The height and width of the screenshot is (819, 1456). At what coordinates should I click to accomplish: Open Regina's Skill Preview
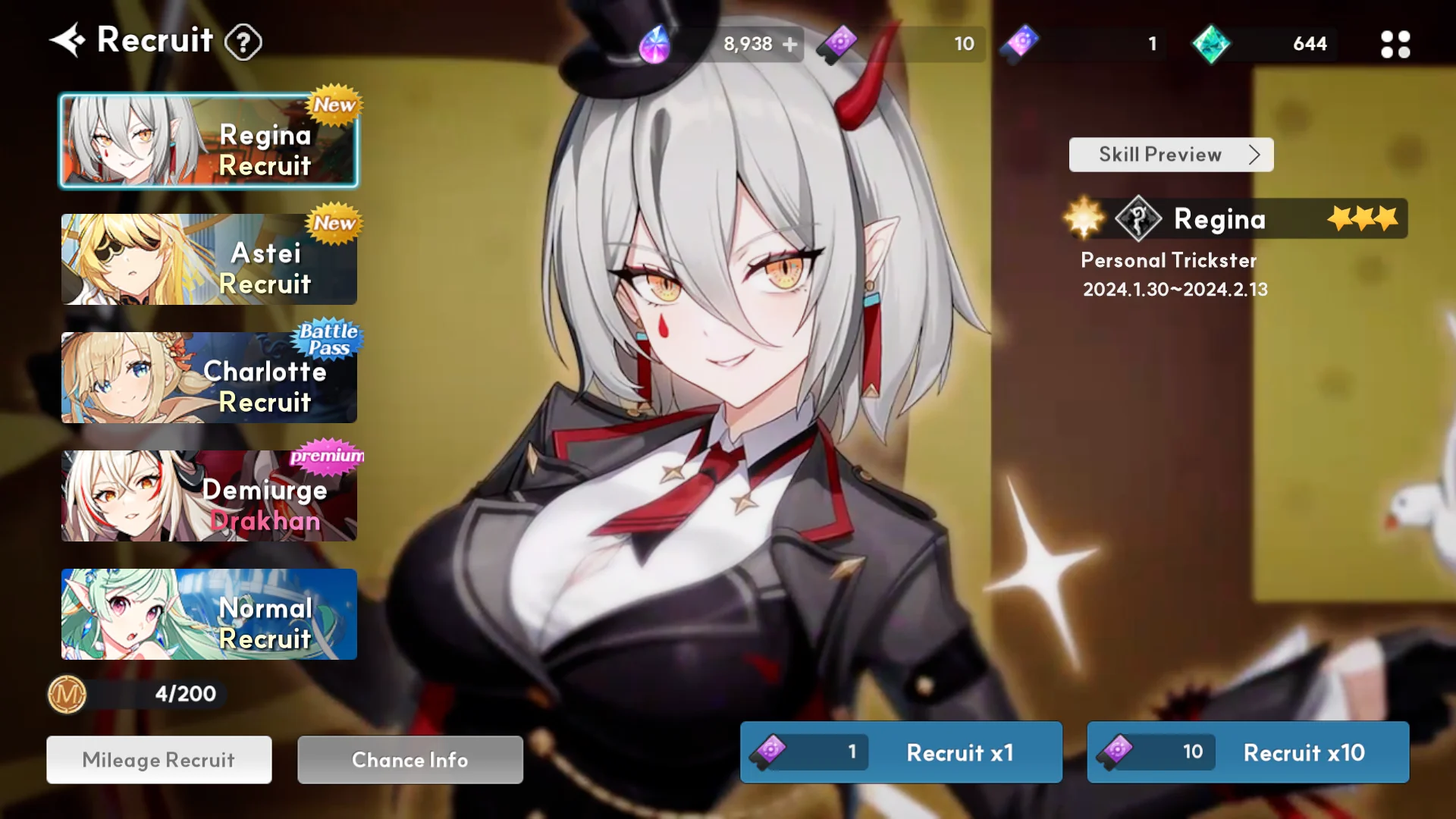point(1171,155)
